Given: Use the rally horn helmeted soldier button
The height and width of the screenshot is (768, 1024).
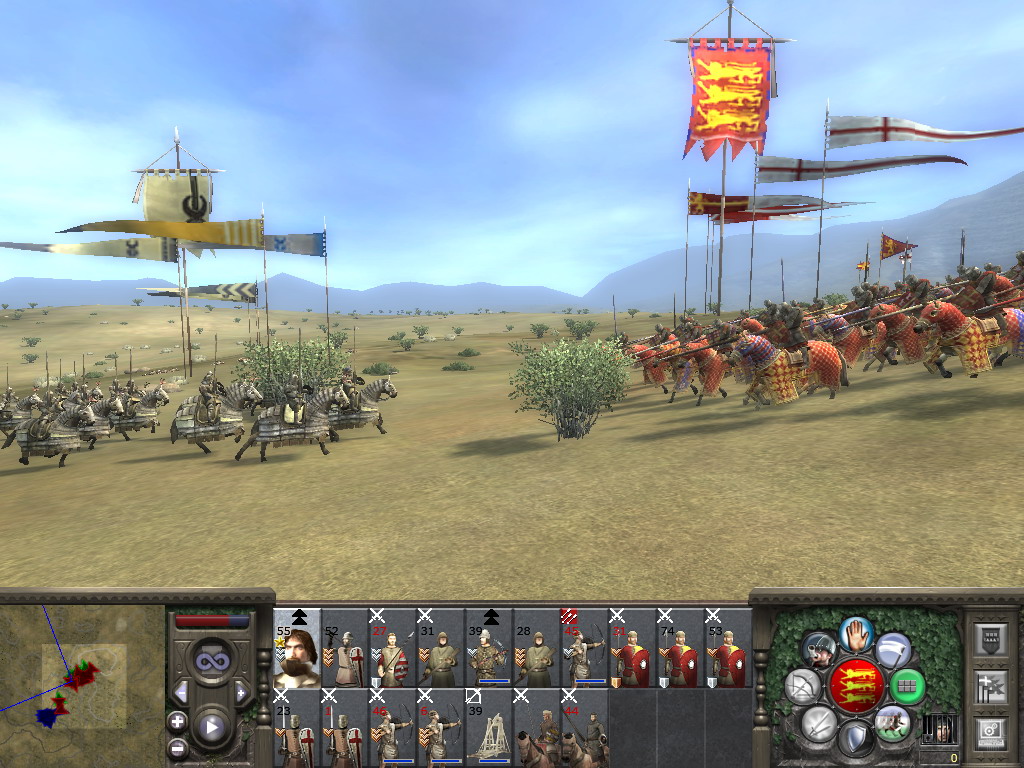Looking at the screenshot, I should [x=819, y=650].
